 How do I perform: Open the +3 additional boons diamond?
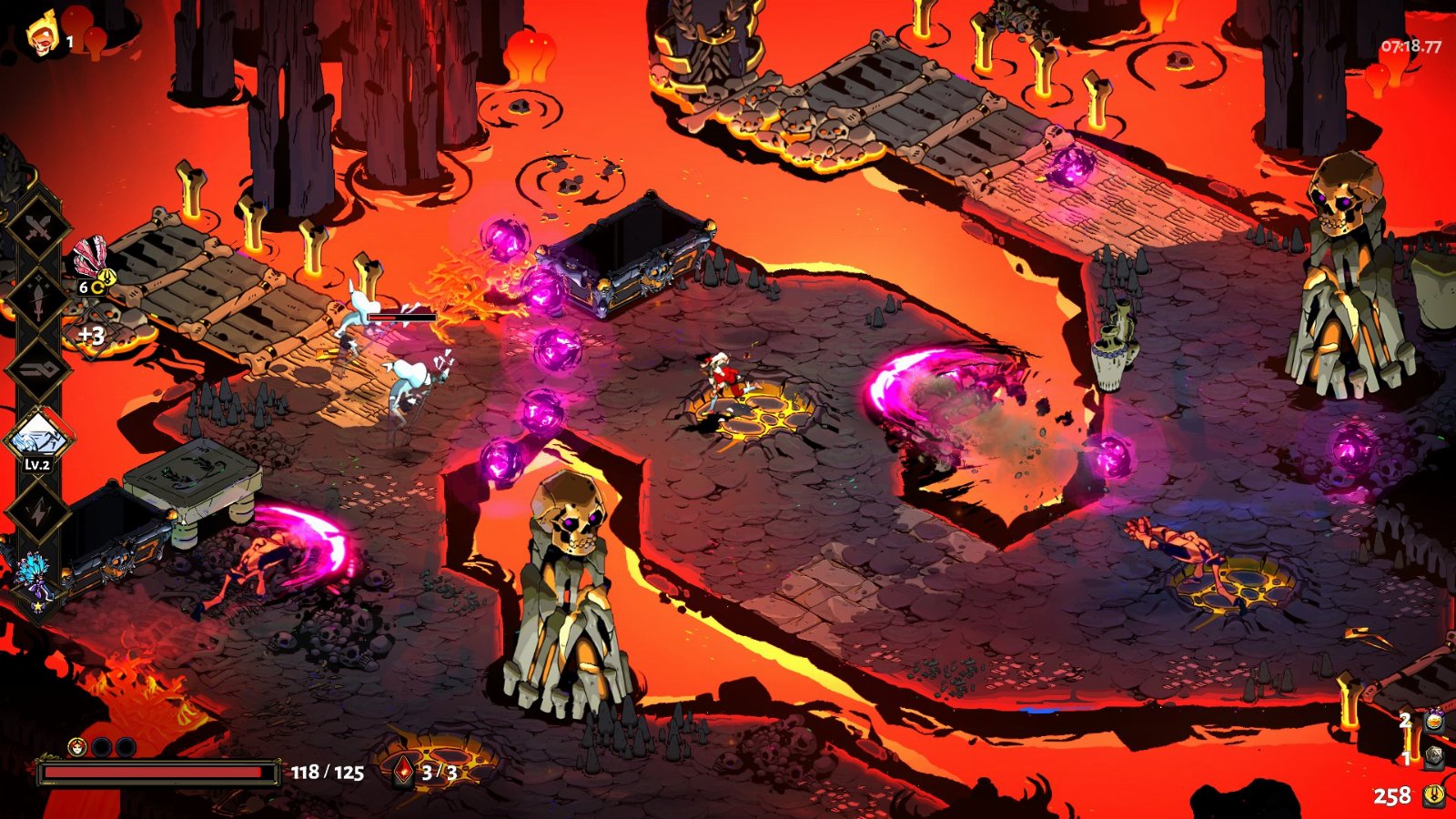click(x=91, y=336)
